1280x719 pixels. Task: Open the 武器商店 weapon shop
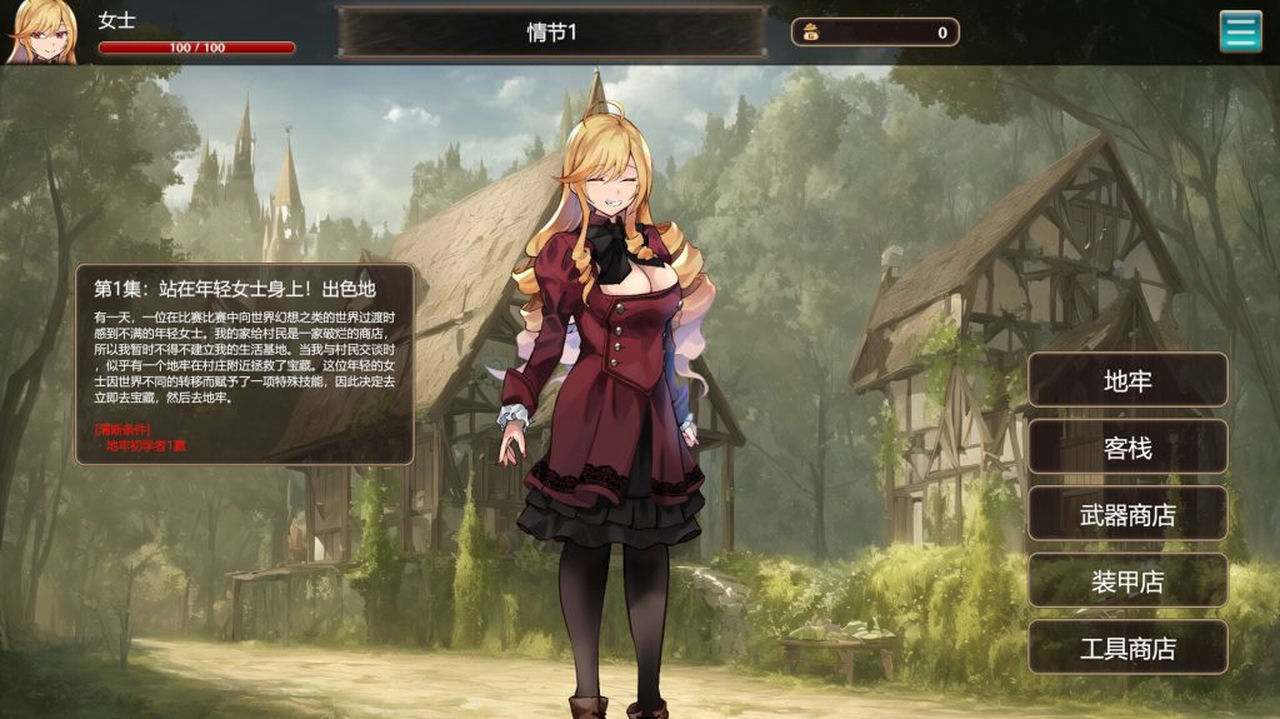1127,514
